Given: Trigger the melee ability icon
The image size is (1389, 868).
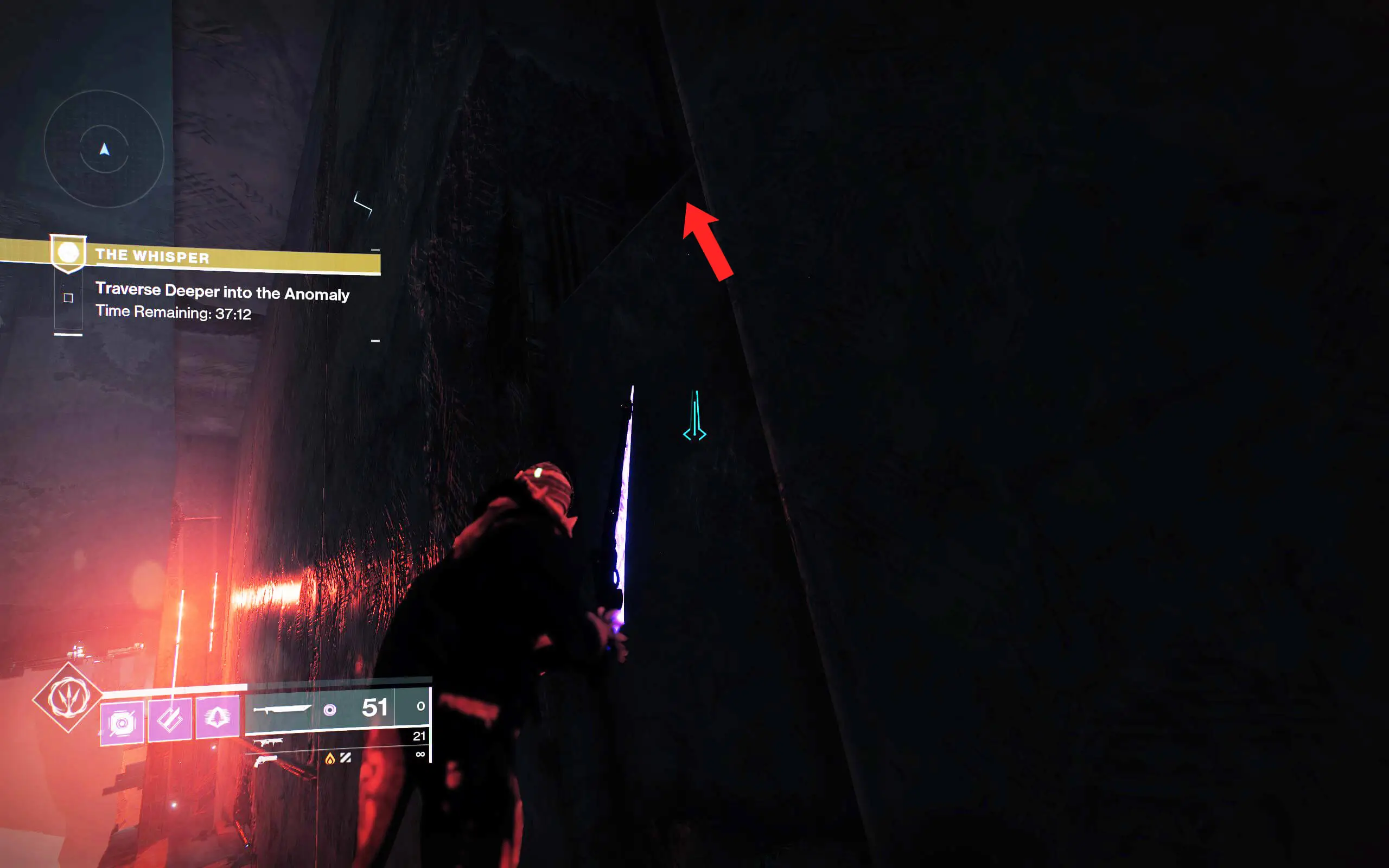Looking at the screenshot, I should 170,719.
